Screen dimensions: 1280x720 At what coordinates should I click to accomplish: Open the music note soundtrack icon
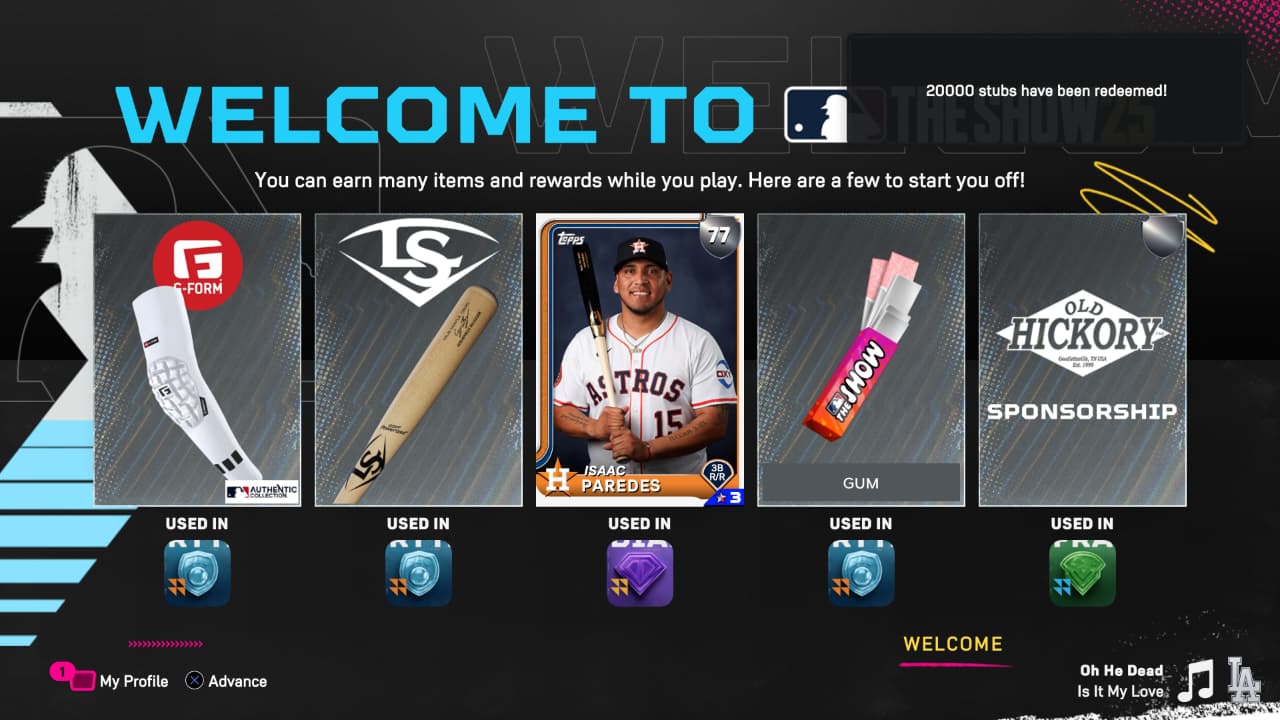click(1195, 681)
